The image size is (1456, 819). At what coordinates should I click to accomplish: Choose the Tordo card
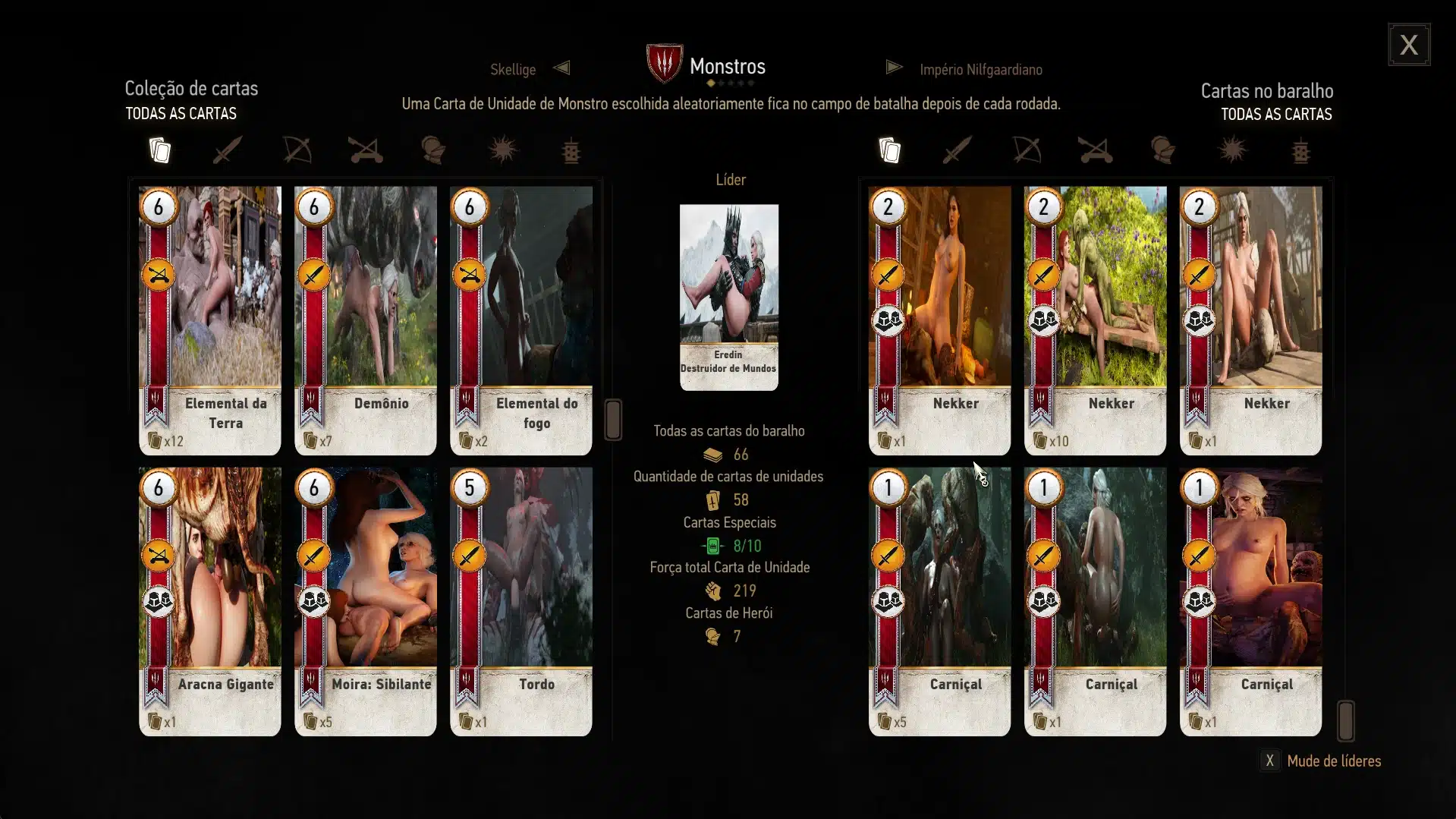[x=520, y=601]
